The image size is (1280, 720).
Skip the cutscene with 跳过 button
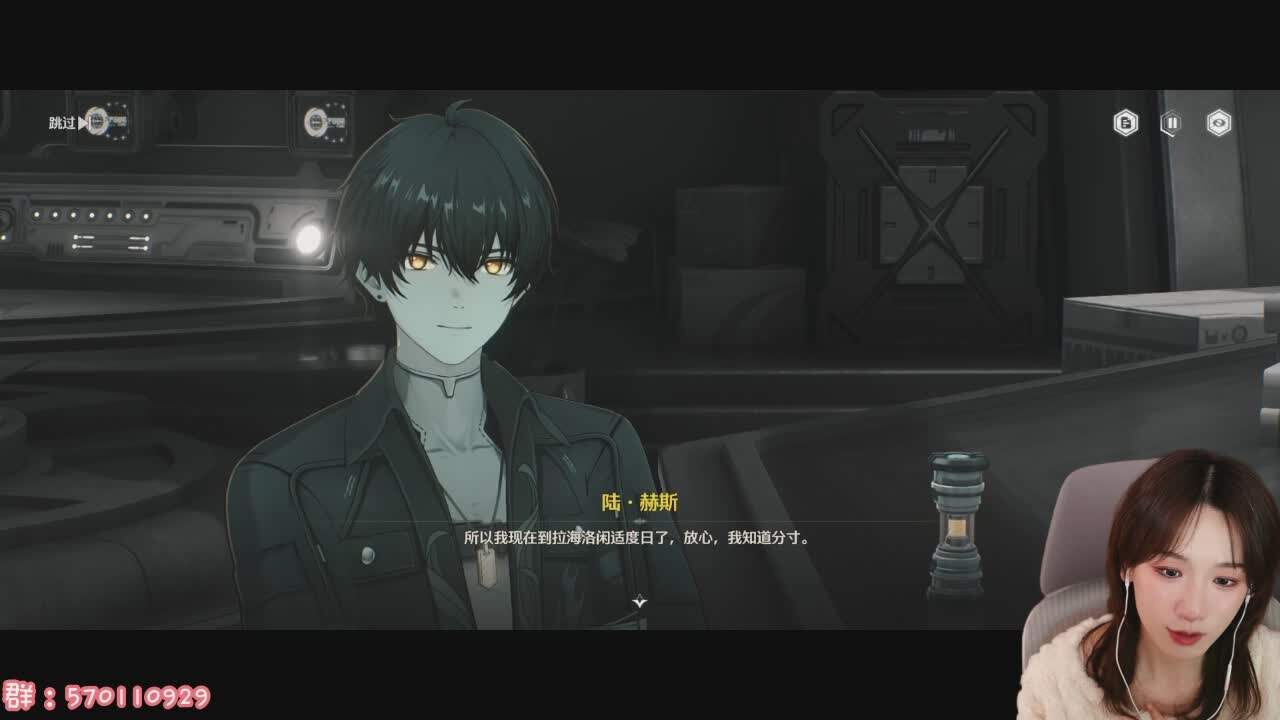(68, 123)
